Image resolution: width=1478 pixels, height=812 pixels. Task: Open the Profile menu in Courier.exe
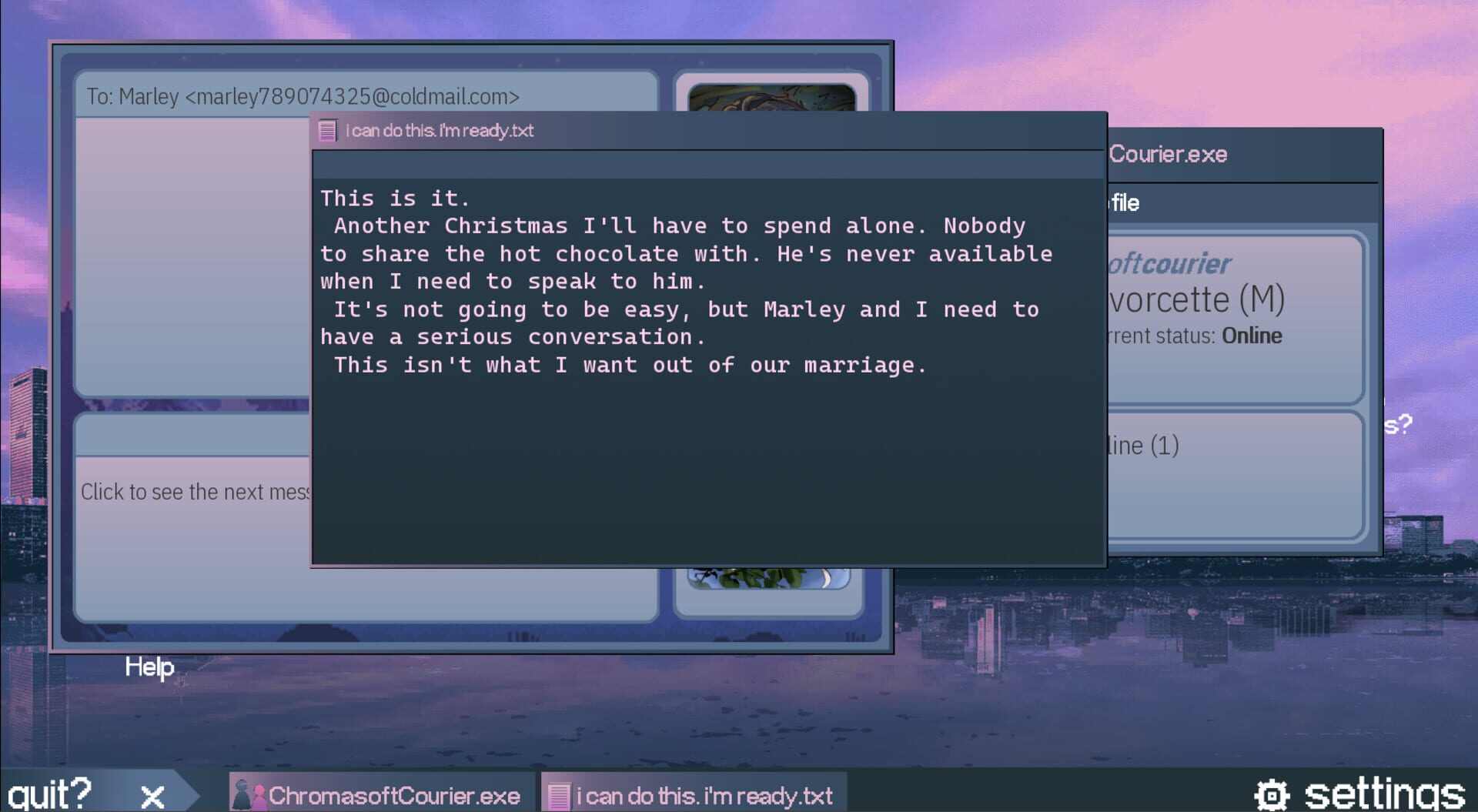(1124, 202)
